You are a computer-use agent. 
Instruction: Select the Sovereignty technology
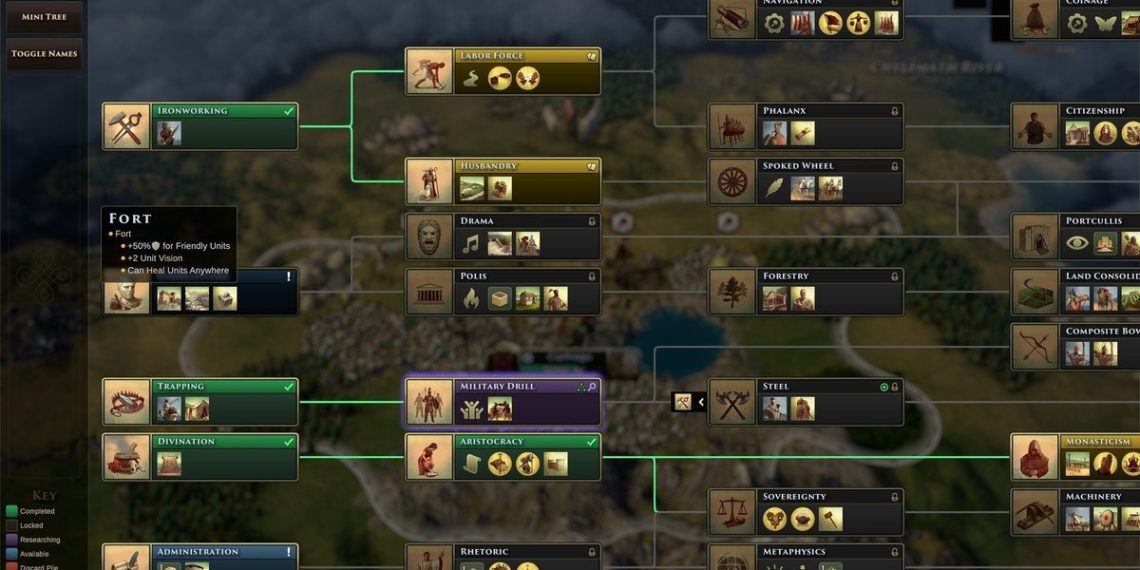pyautogui.click(x=805, y=512)
